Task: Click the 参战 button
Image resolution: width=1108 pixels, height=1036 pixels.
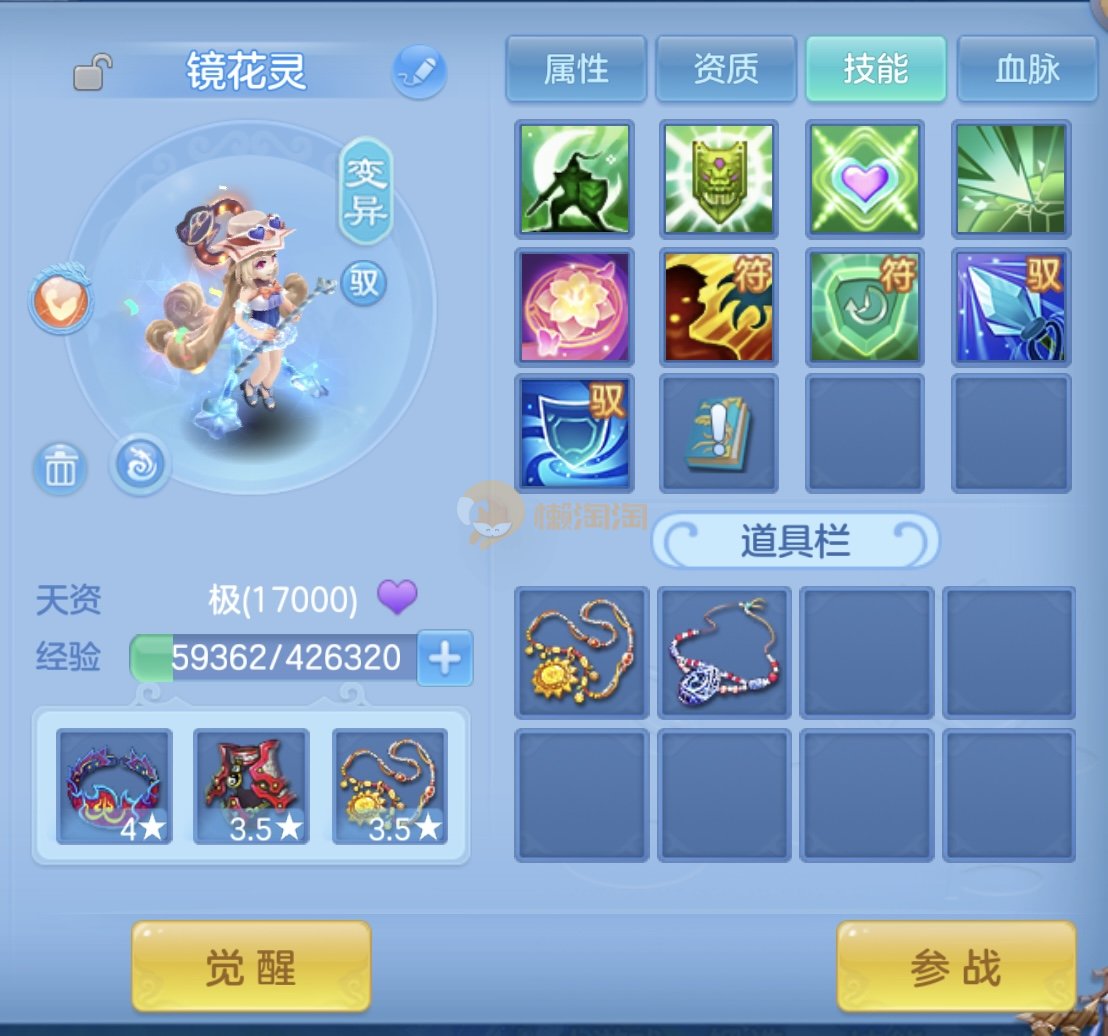Action: pyautogui.click(x=956, y=967)
